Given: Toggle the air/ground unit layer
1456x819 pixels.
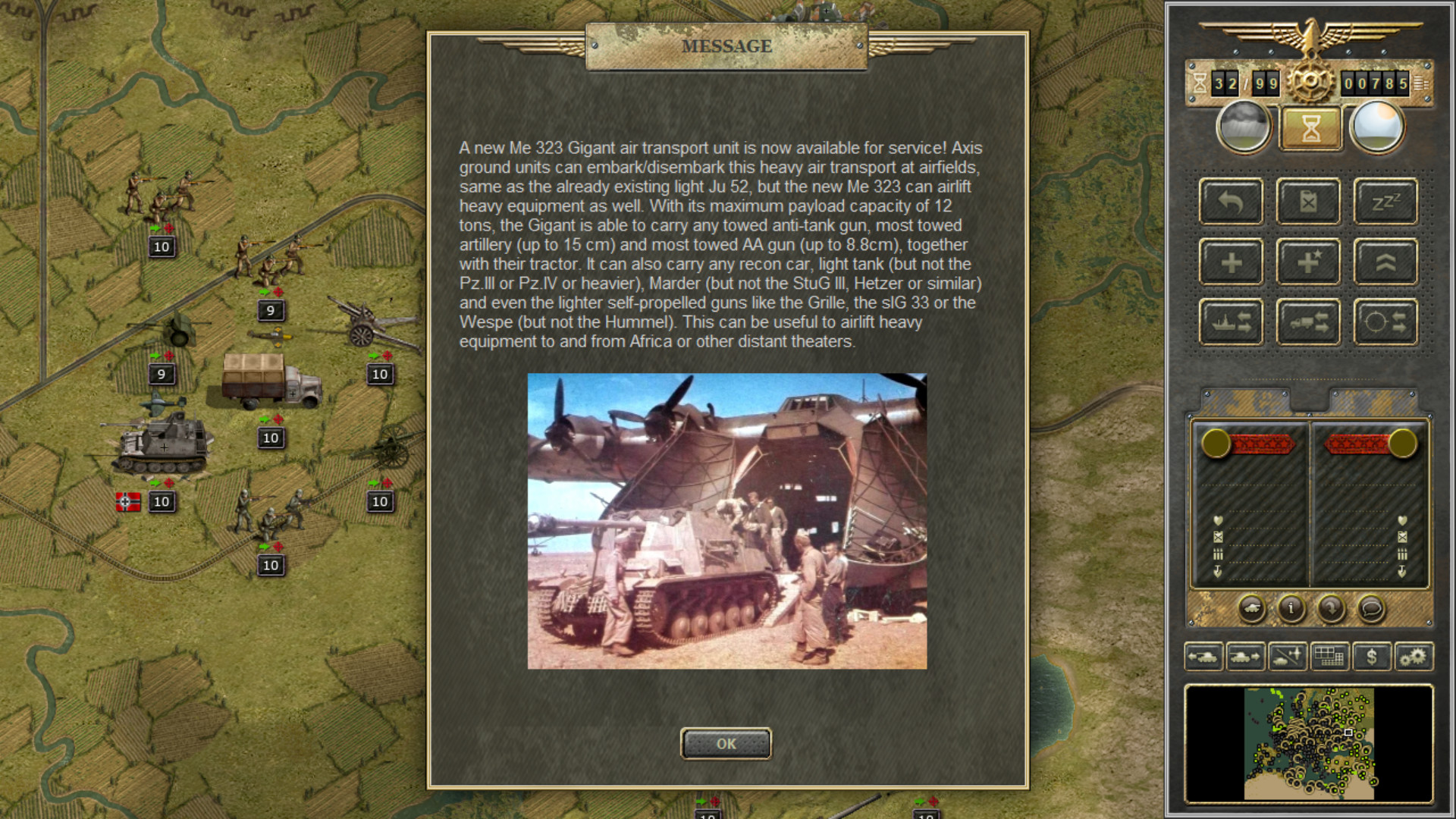Looking at the screenshot, I should [x=1287, y=657].
